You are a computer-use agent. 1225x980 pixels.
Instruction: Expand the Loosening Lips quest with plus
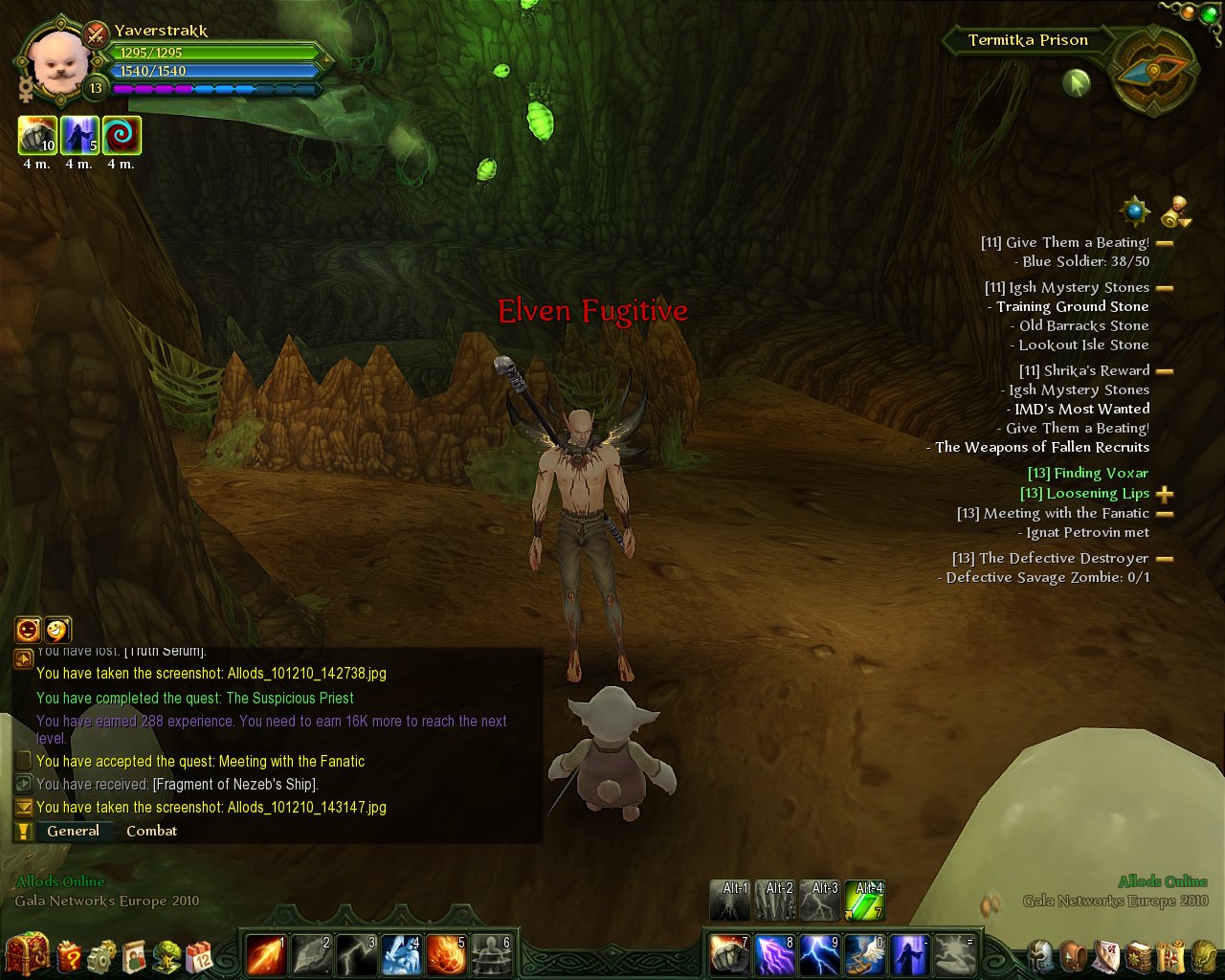click(1165, 494)
